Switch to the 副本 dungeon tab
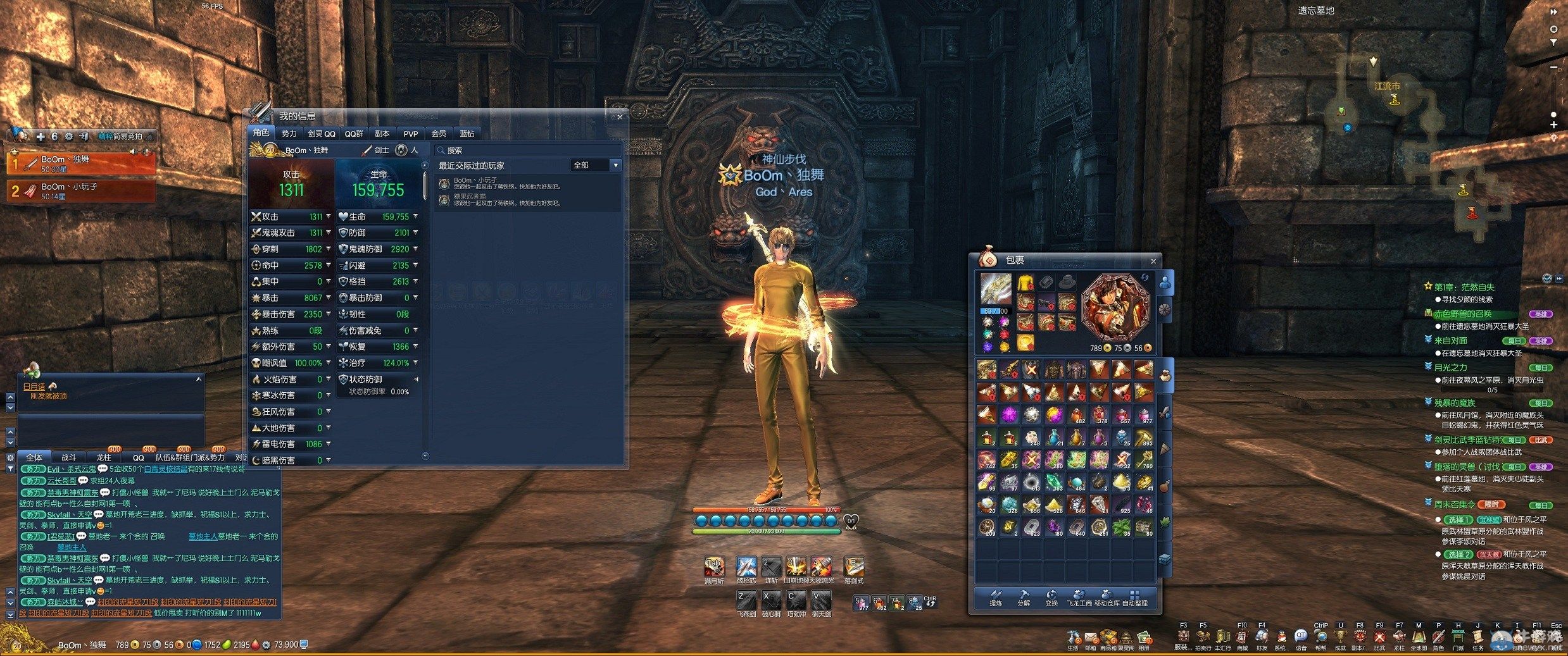 [x=382, y=133]
